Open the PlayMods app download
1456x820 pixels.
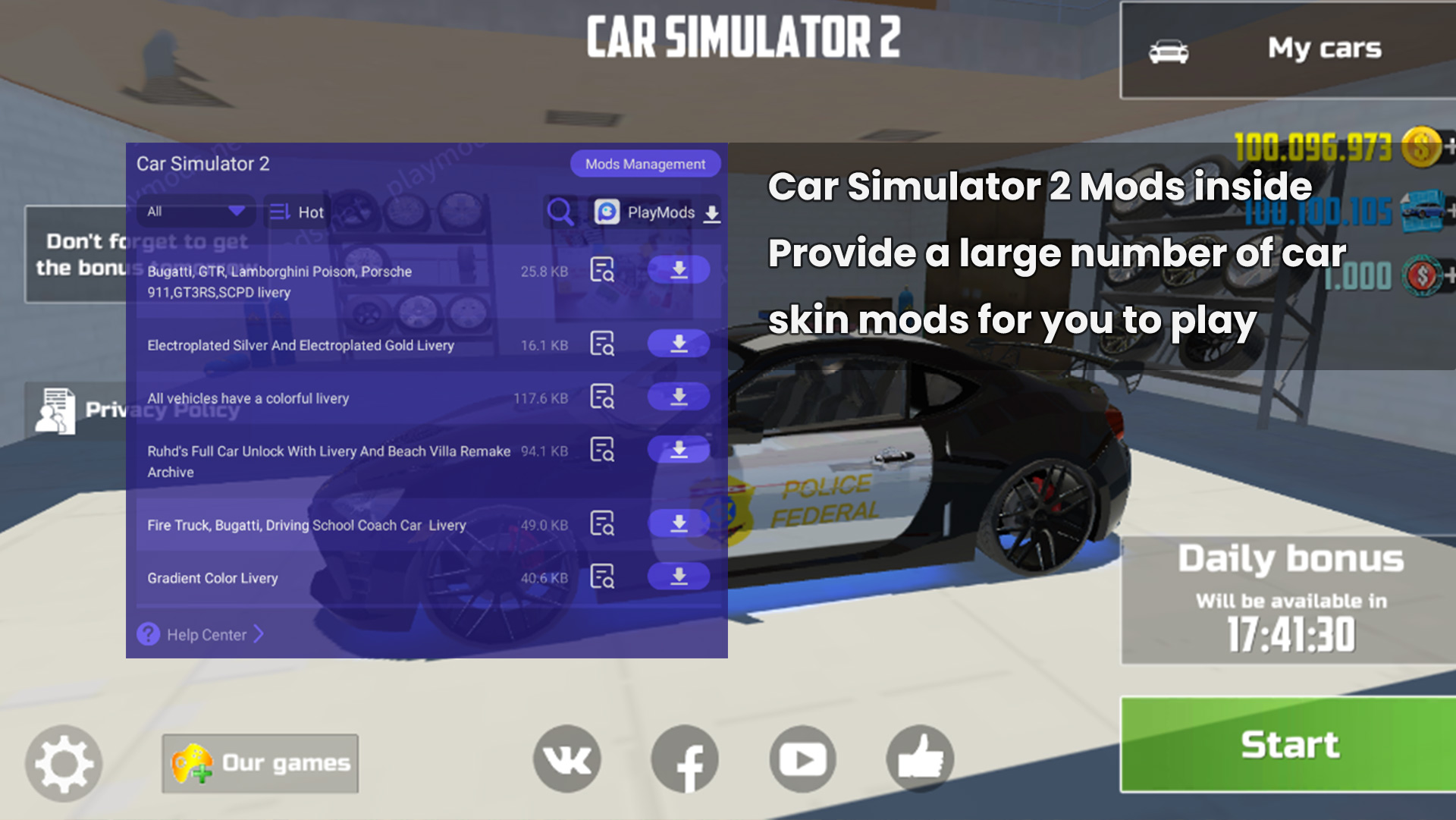click(x=657, y=212)
